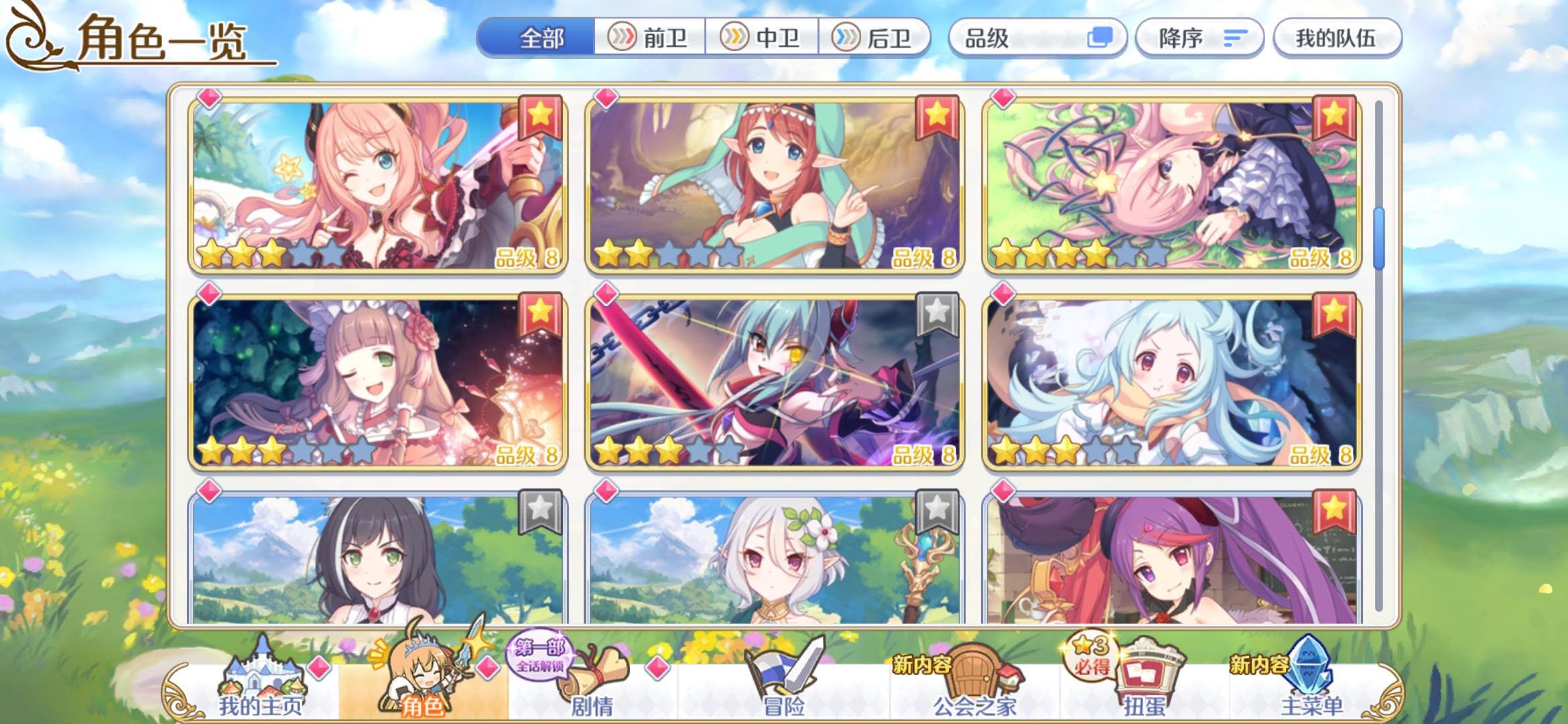Open the 我的队伍 my teams button
Viewport: 1568px width, 724px height.
pos(1336,38)
